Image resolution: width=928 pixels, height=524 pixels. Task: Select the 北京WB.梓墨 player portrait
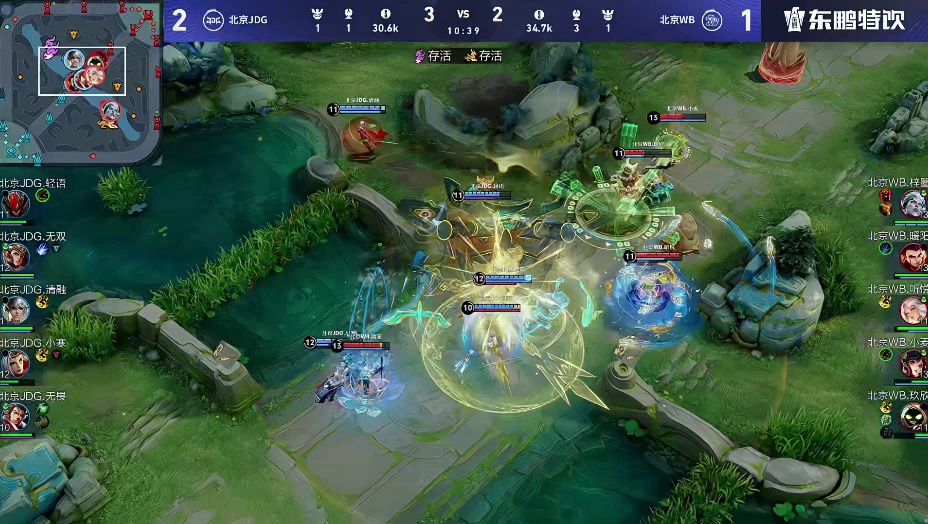coord(912,204)
